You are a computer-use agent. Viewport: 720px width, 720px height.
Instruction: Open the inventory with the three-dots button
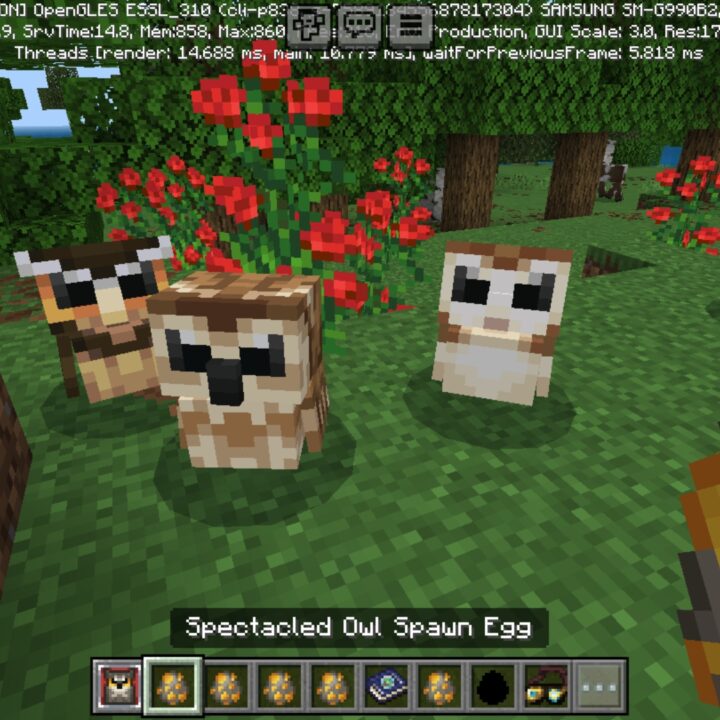pyautogui.click(x=600, y=686)
